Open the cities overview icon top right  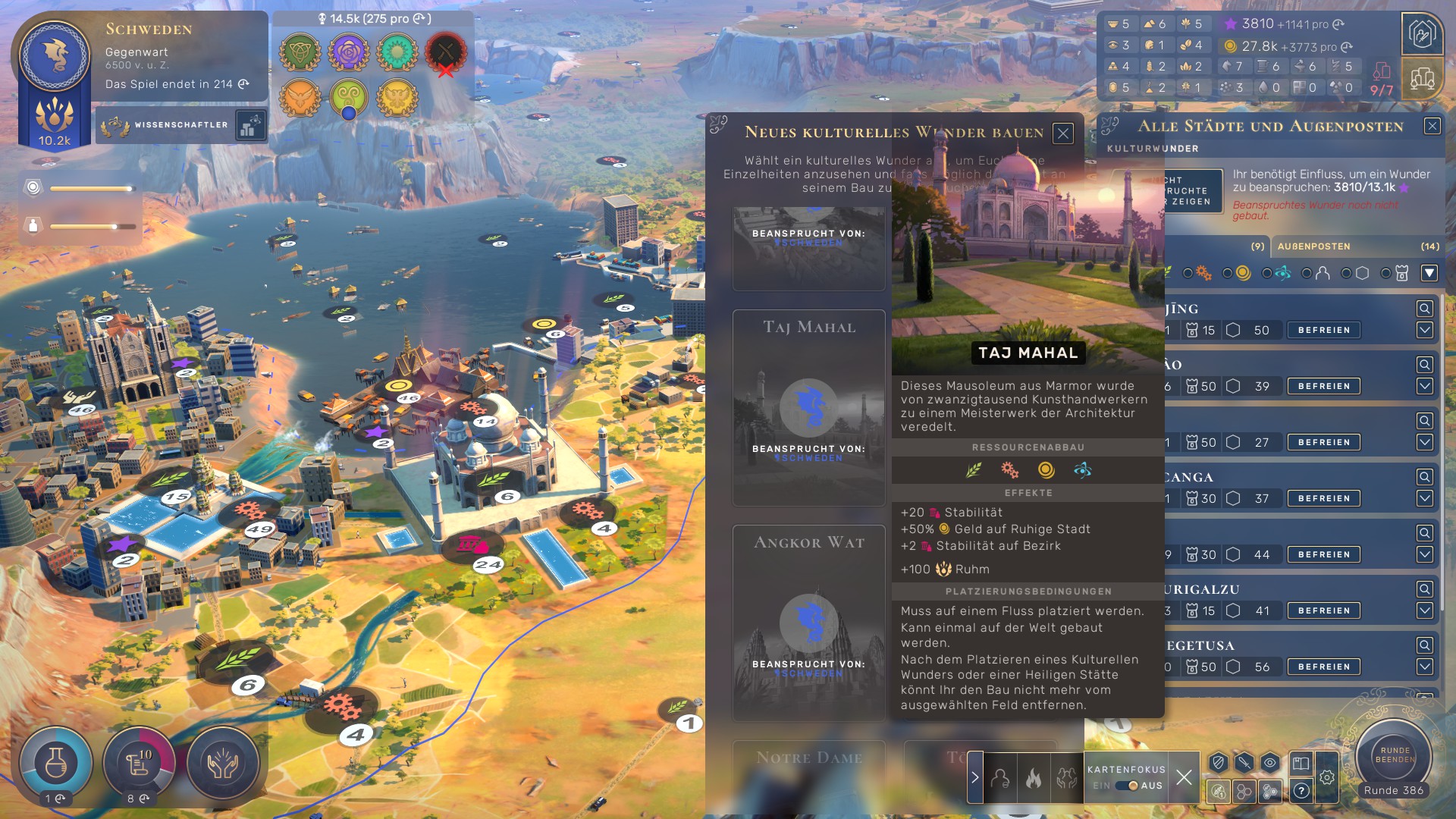click(x=1422, y=78)
